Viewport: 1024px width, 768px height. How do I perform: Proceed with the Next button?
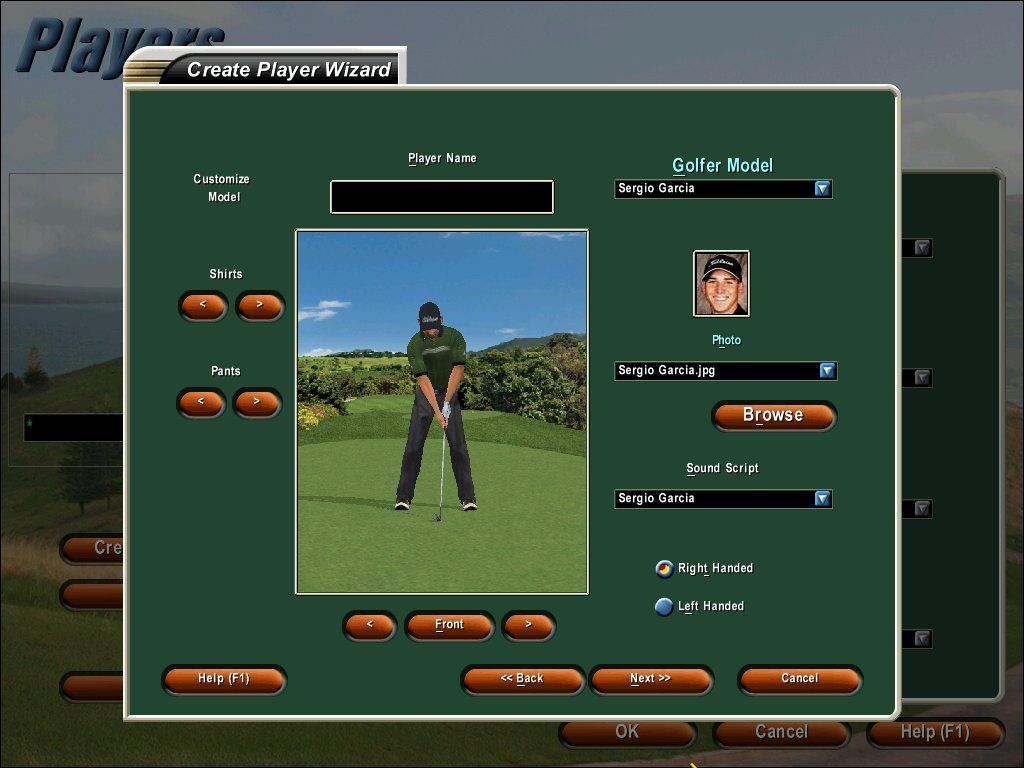pyautogui.click(x=651, y=679)
